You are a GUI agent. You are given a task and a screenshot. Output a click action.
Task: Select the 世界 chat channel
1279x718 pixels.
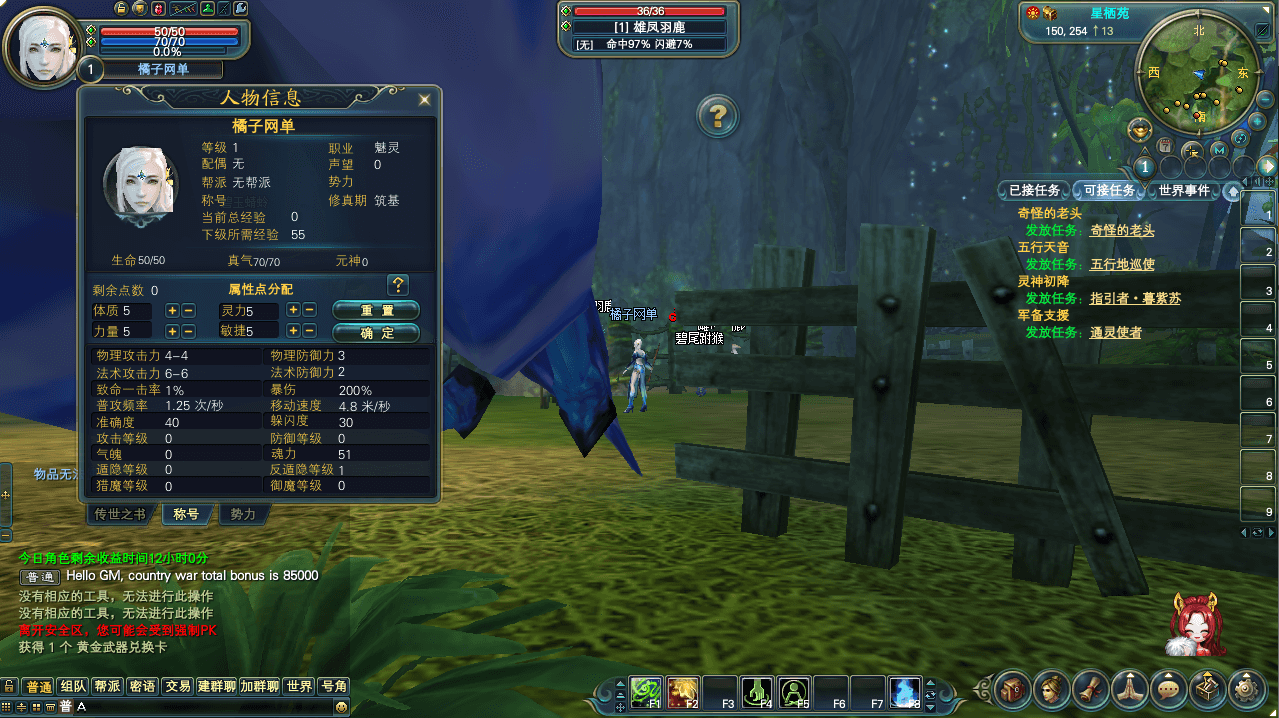click(x=299, y=686)
